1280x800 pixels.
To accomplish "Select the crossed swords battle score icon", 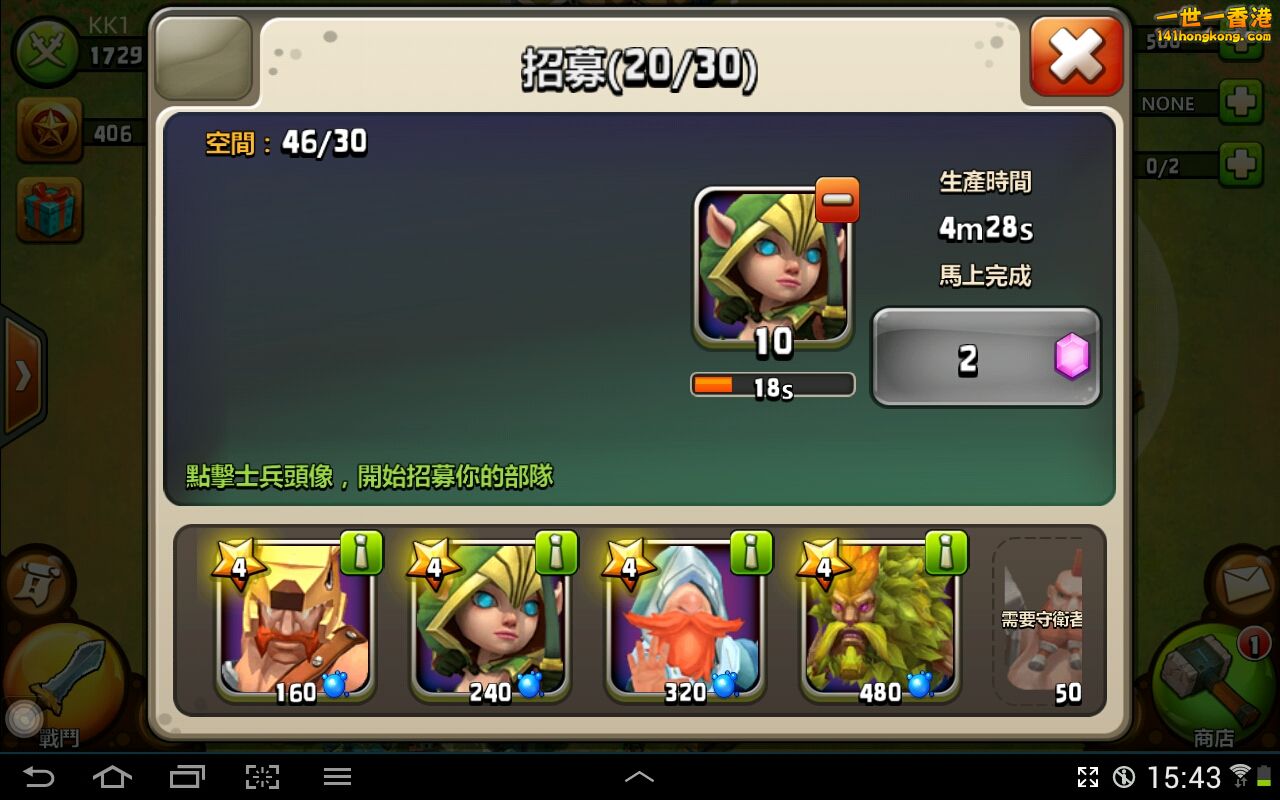I will click(45, 48).
